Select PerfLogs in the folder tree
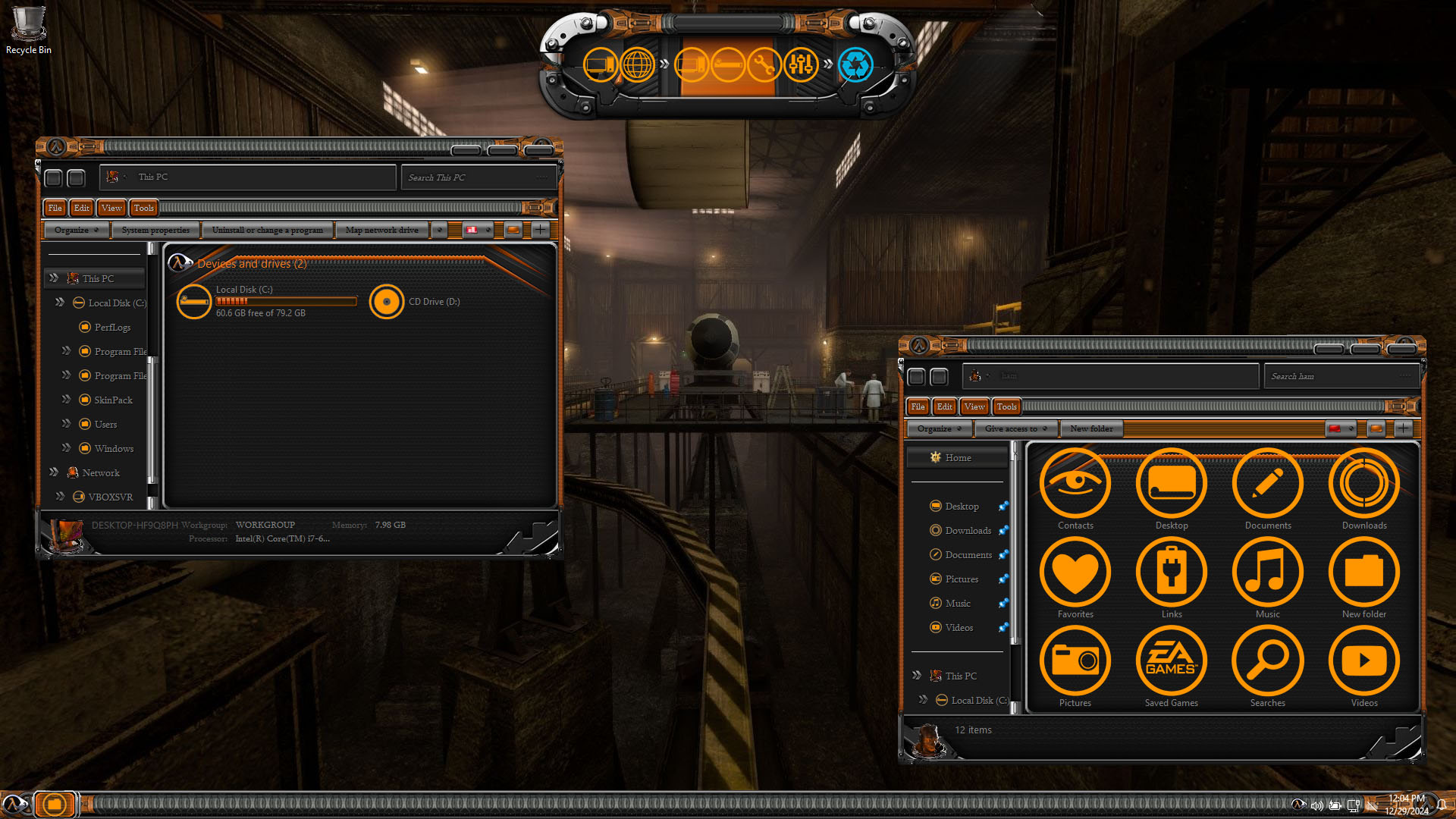 [x=112, y=327]
